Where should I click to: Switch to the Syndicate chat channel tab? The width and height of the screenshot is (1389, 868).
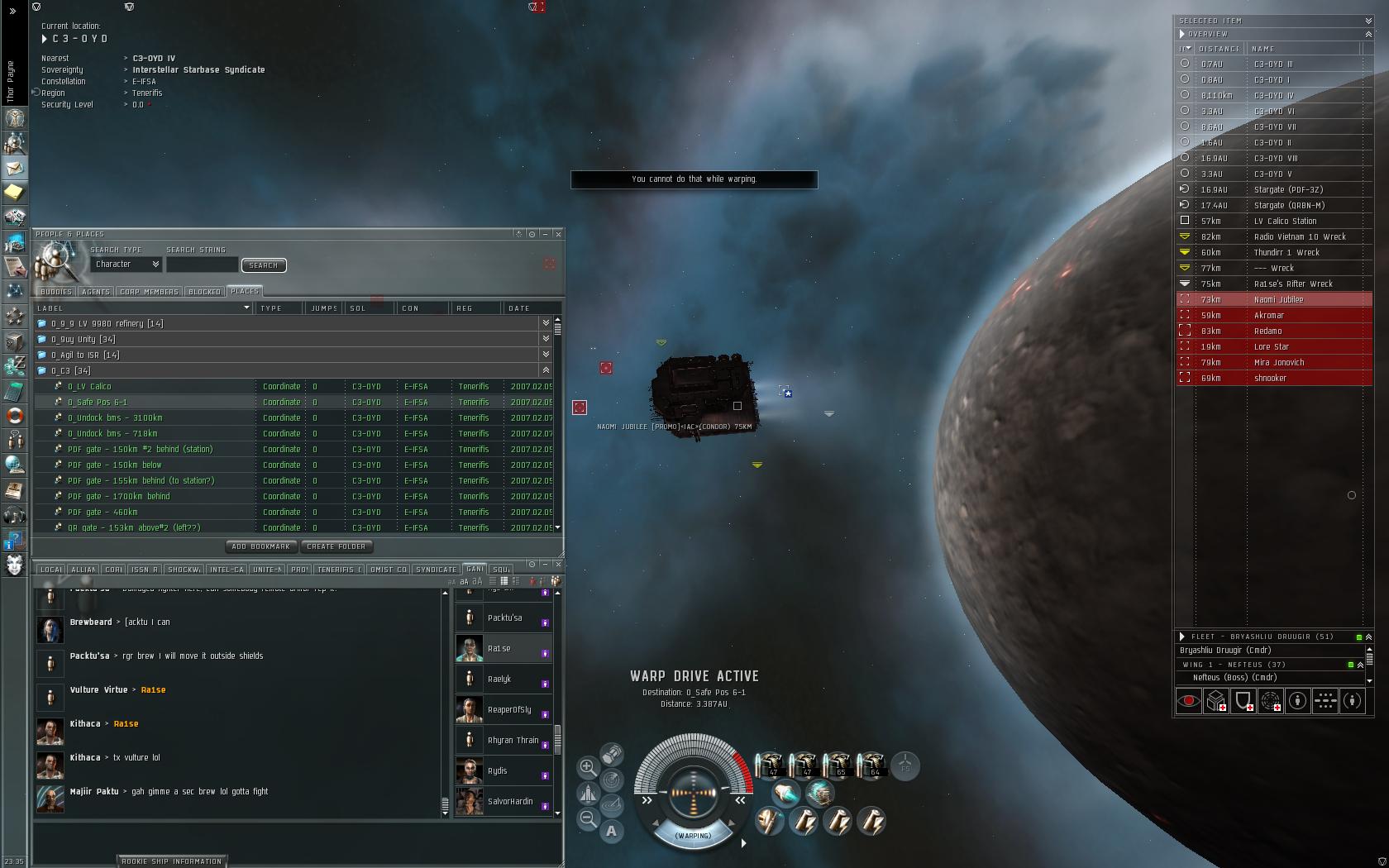click(x=436, y=570)
